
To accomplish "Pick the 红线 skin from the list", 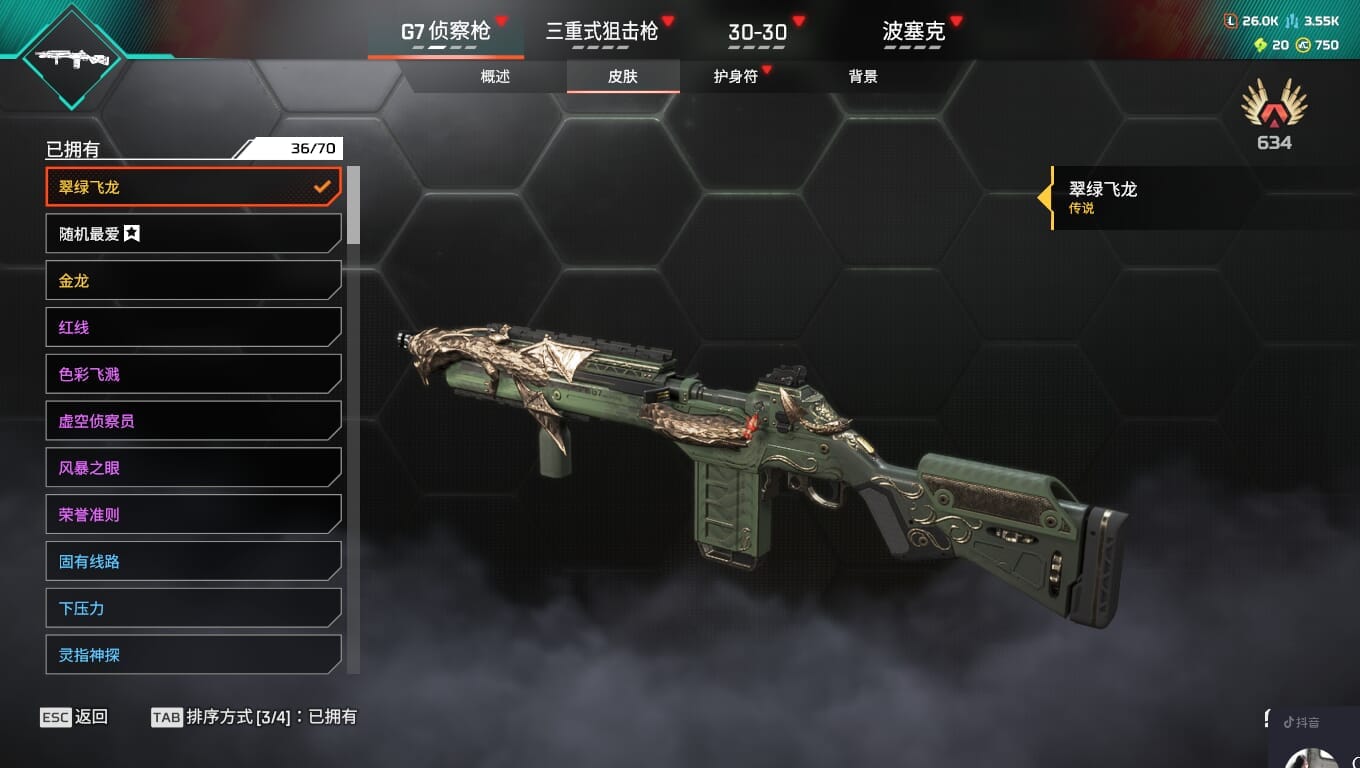I will [193, 327].
